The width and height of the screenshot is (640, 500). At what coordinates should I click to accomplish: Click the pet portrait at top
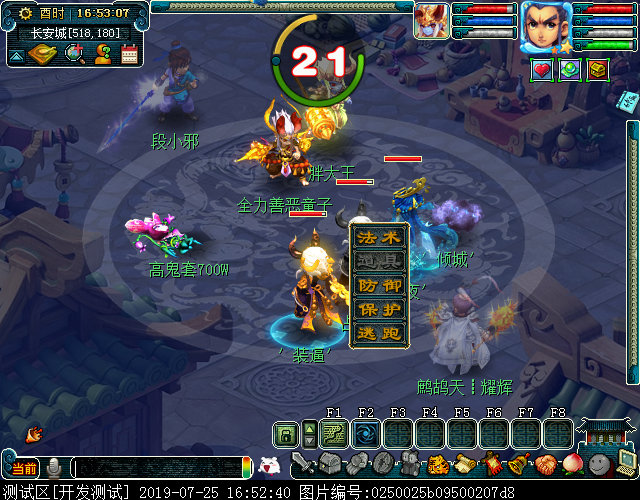click(431, 20)
